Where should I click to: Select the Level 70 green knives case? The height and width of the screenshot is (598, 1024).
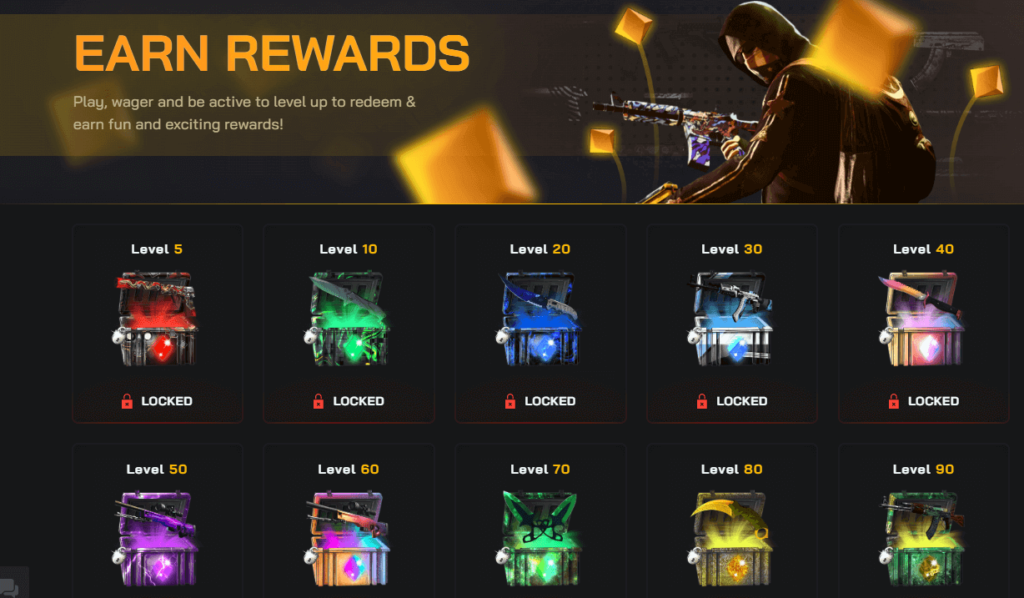(x=540, y=540)
